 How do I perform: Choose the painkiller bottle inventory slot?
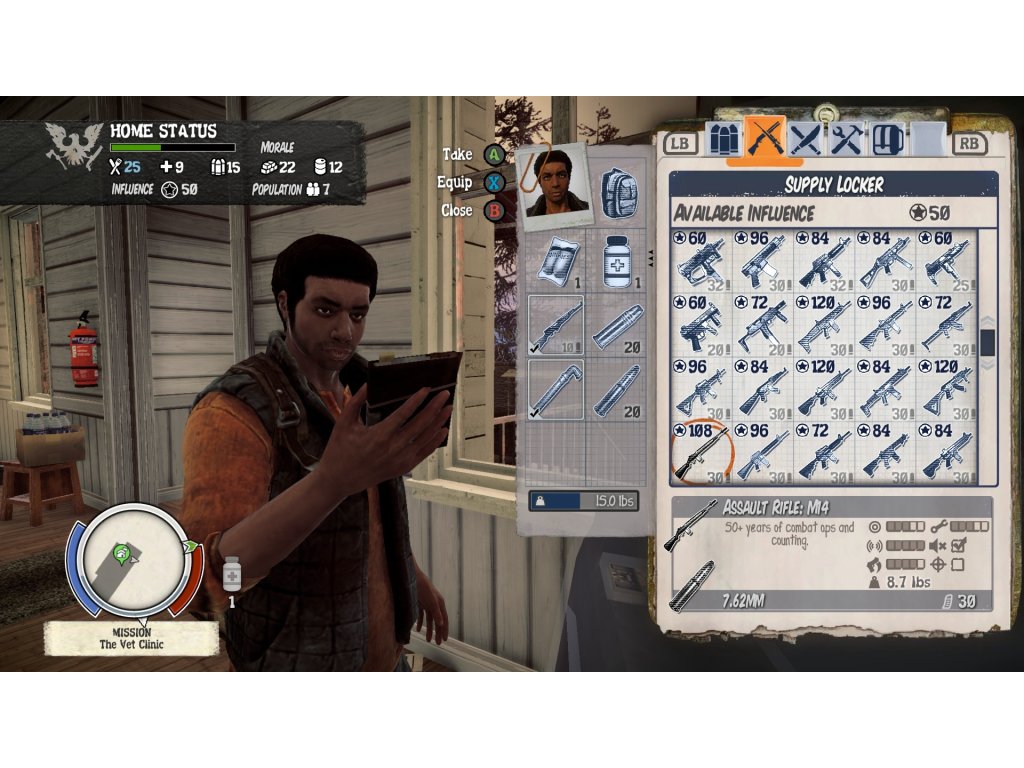tap(619, 262)
